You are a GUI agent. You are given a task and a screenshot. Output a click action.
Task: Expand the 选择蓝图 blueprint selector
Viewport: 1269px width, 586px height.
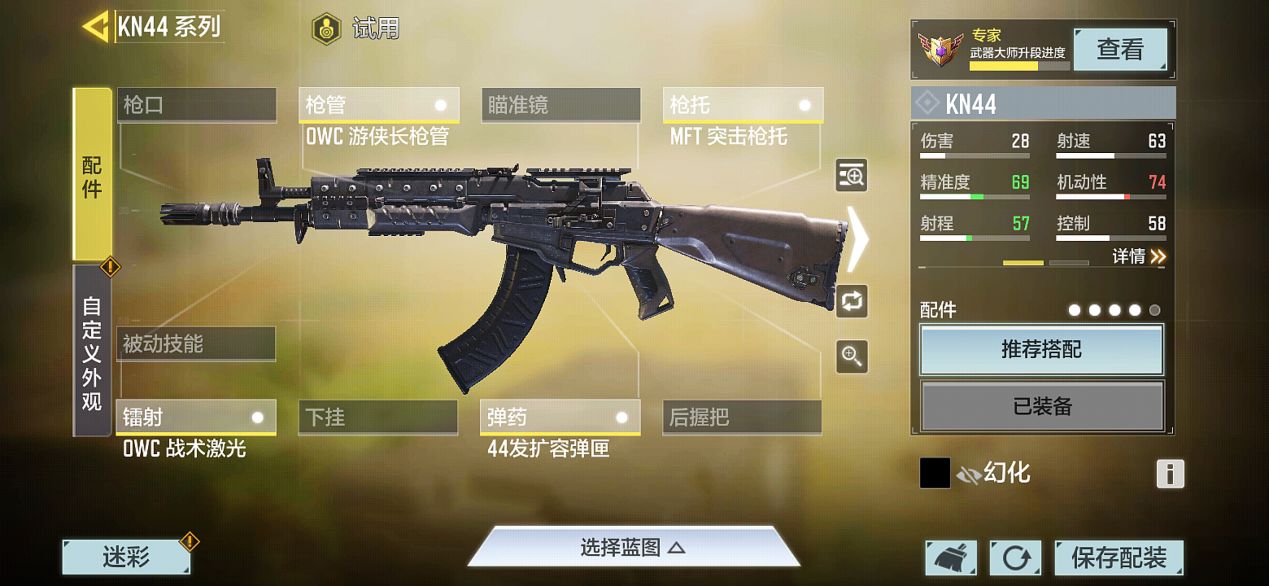point(633,548)
